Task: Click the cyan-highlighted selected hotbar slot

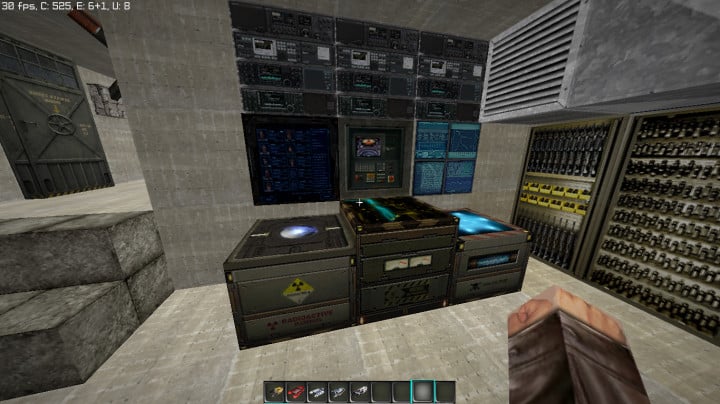Action: (423, 391)
